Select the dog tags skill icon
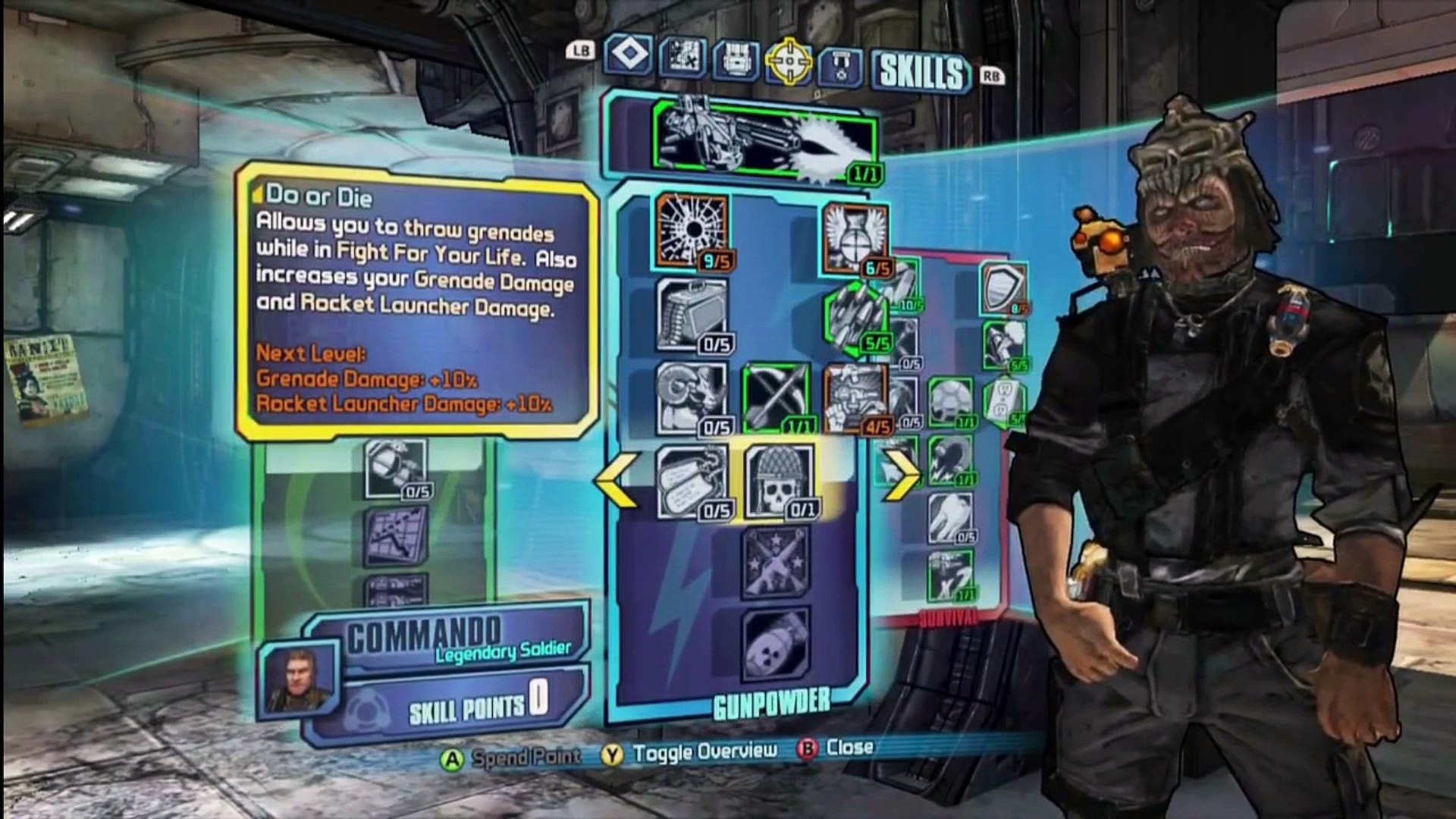This screenshot has width=1456, height=819. pyautogui.click(x=692, y=482)
